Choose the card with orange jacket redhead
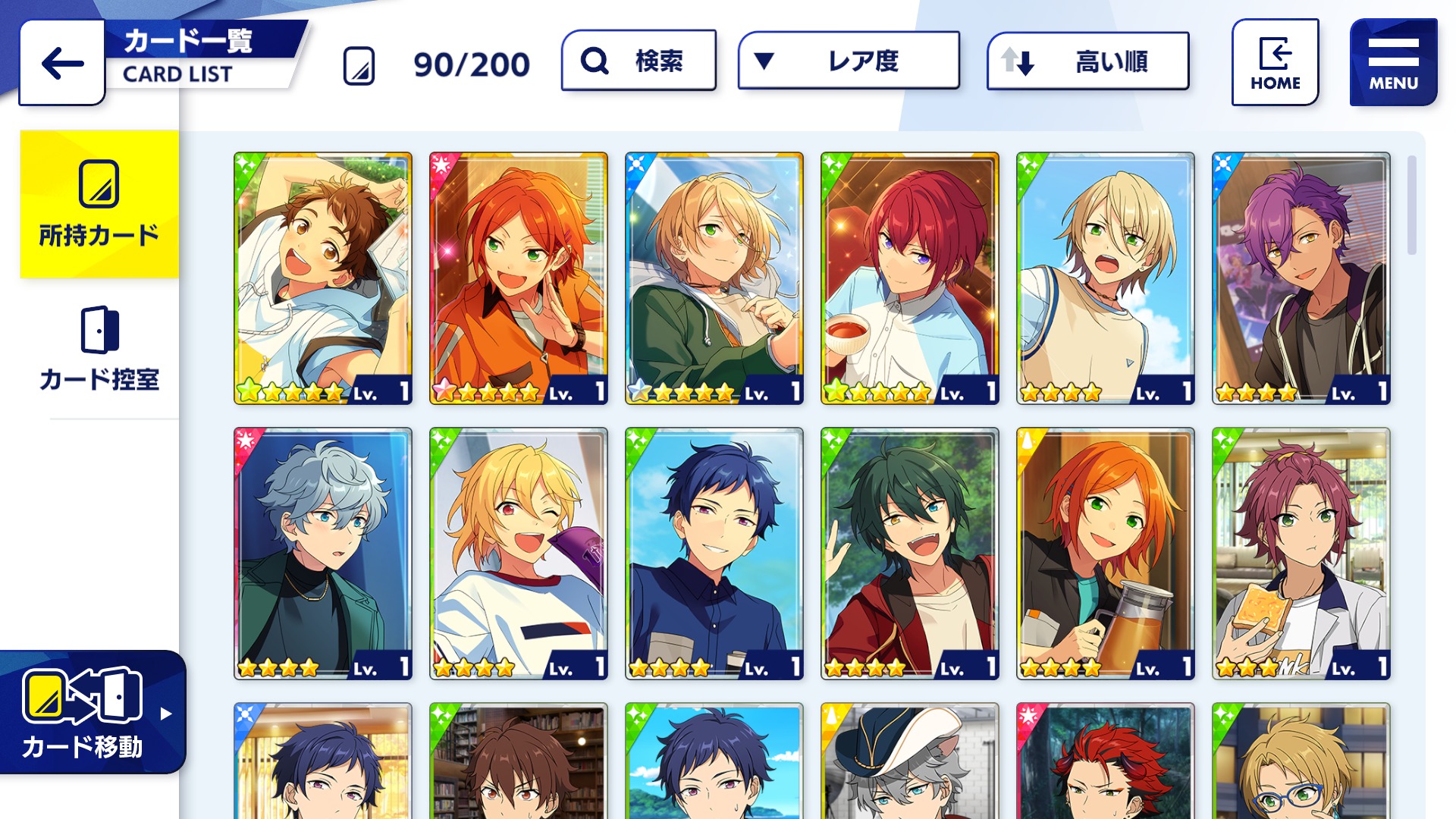This screenshot has width=1456, height=819. click(x=519, y=278)
